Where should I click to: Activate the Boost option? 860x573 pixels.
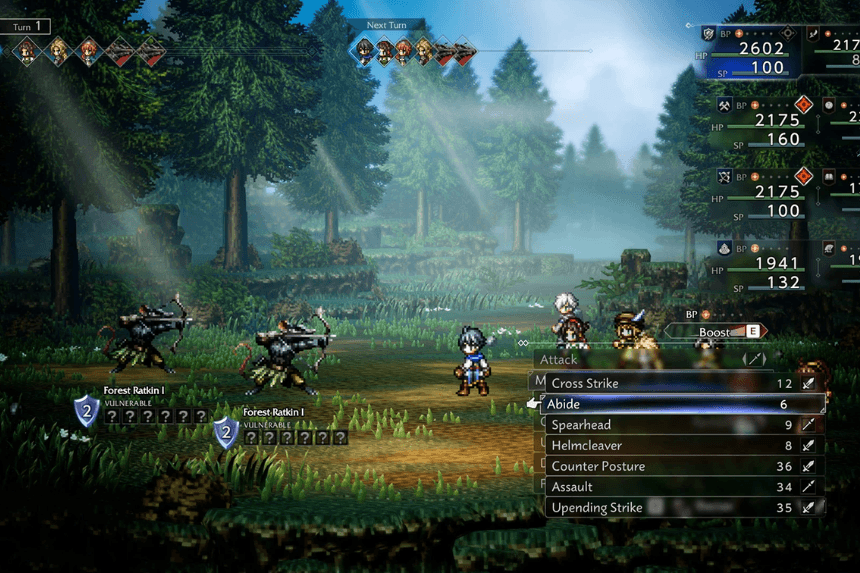(x=716, y=331)
